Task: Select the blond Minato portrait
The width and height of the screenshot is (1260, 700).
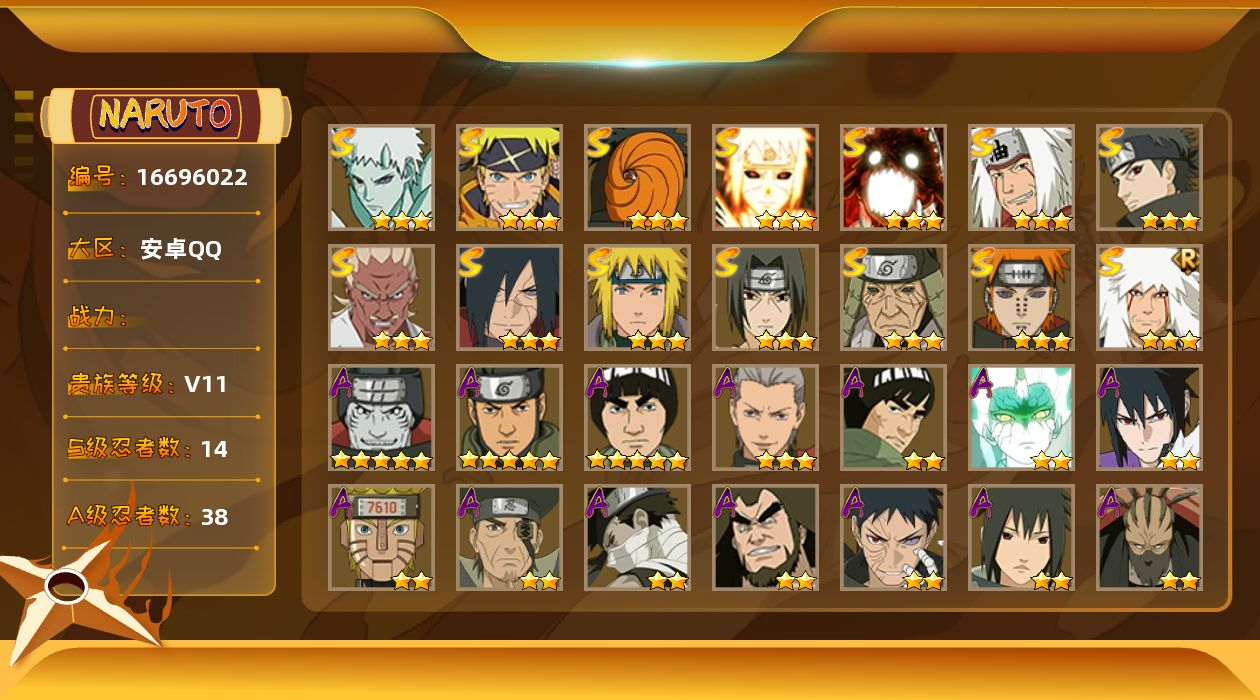Action: click(x=637, y=297)
